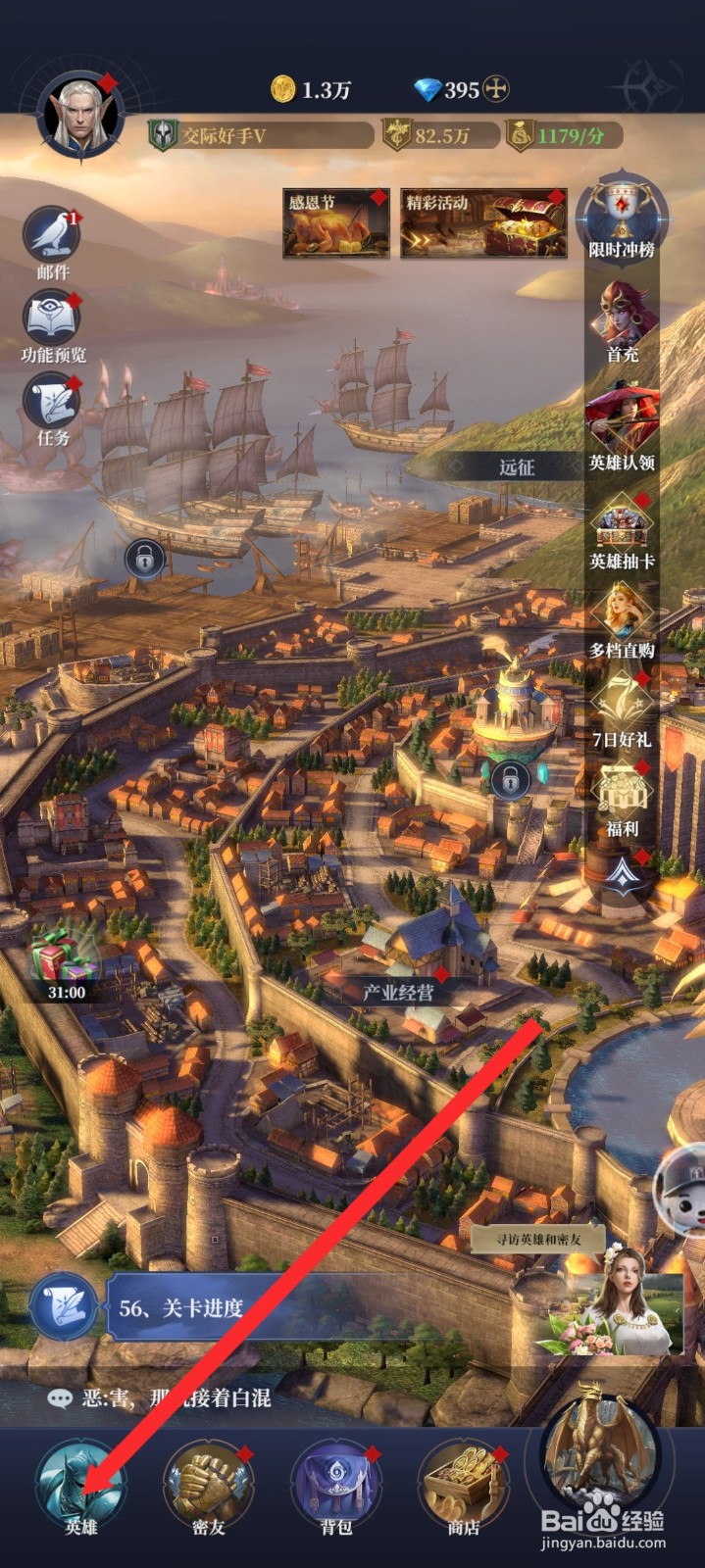Open the 感恩节 Thanksgiving event banner
This screenshot has width=705, height=1568.
tap(335, 223)
